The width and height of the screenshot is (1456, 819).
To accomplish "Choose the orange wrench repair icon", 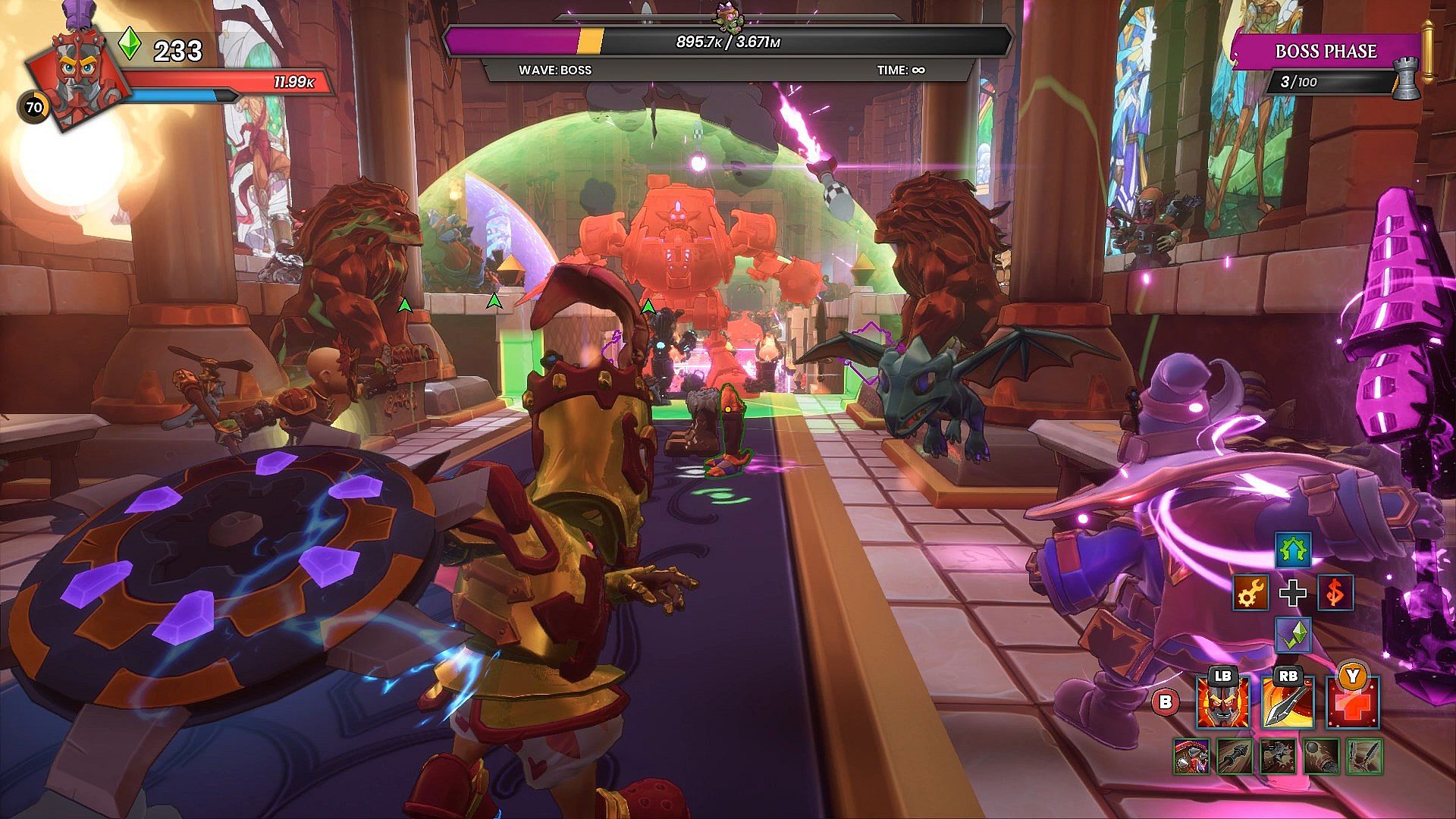I will pos(1250,593).
